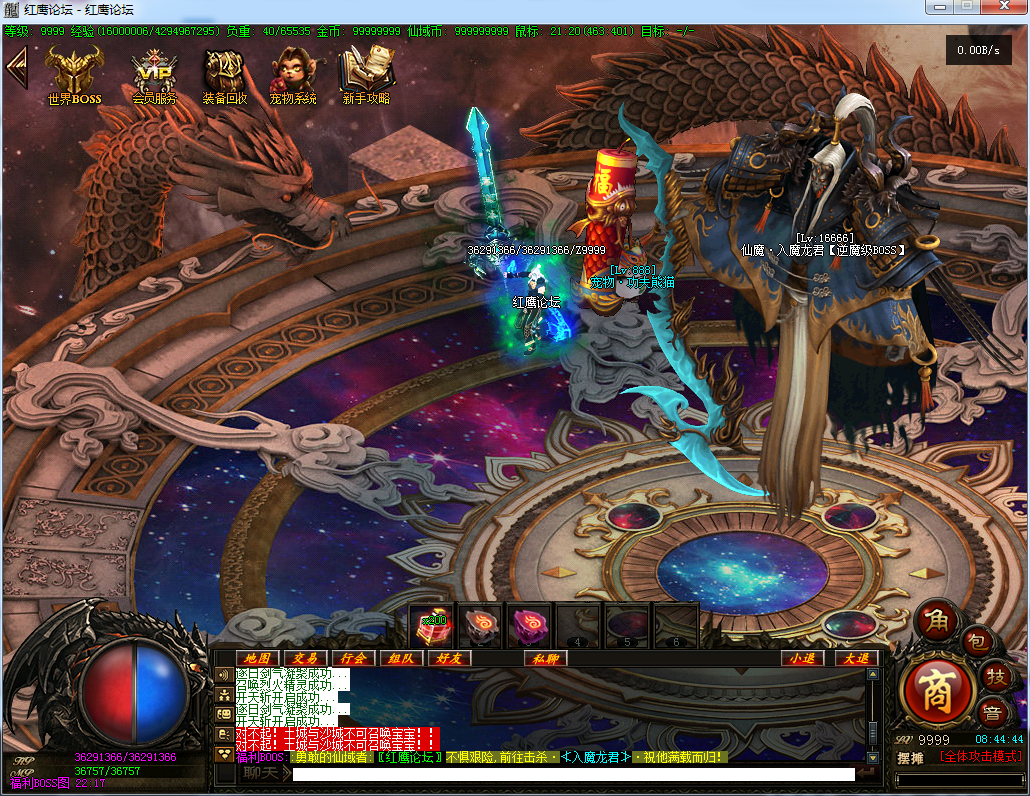Viewport: 1030px width, 796px height.
Task: Click 小退 to log out character
Action: tap(802, 658)
